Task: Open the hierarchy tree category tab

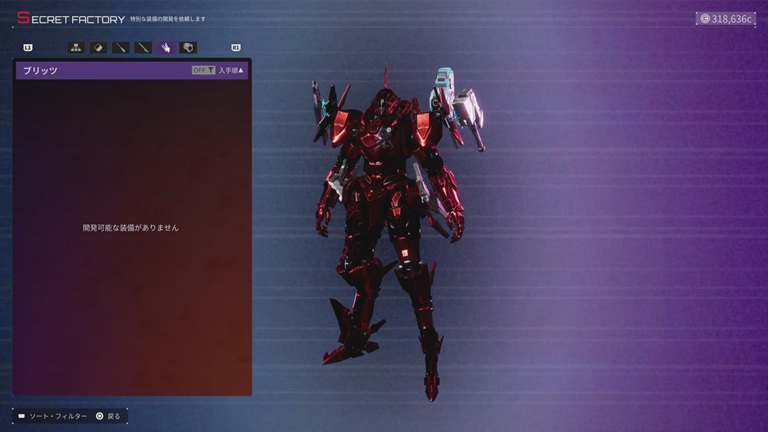Action: coord(76,47)
